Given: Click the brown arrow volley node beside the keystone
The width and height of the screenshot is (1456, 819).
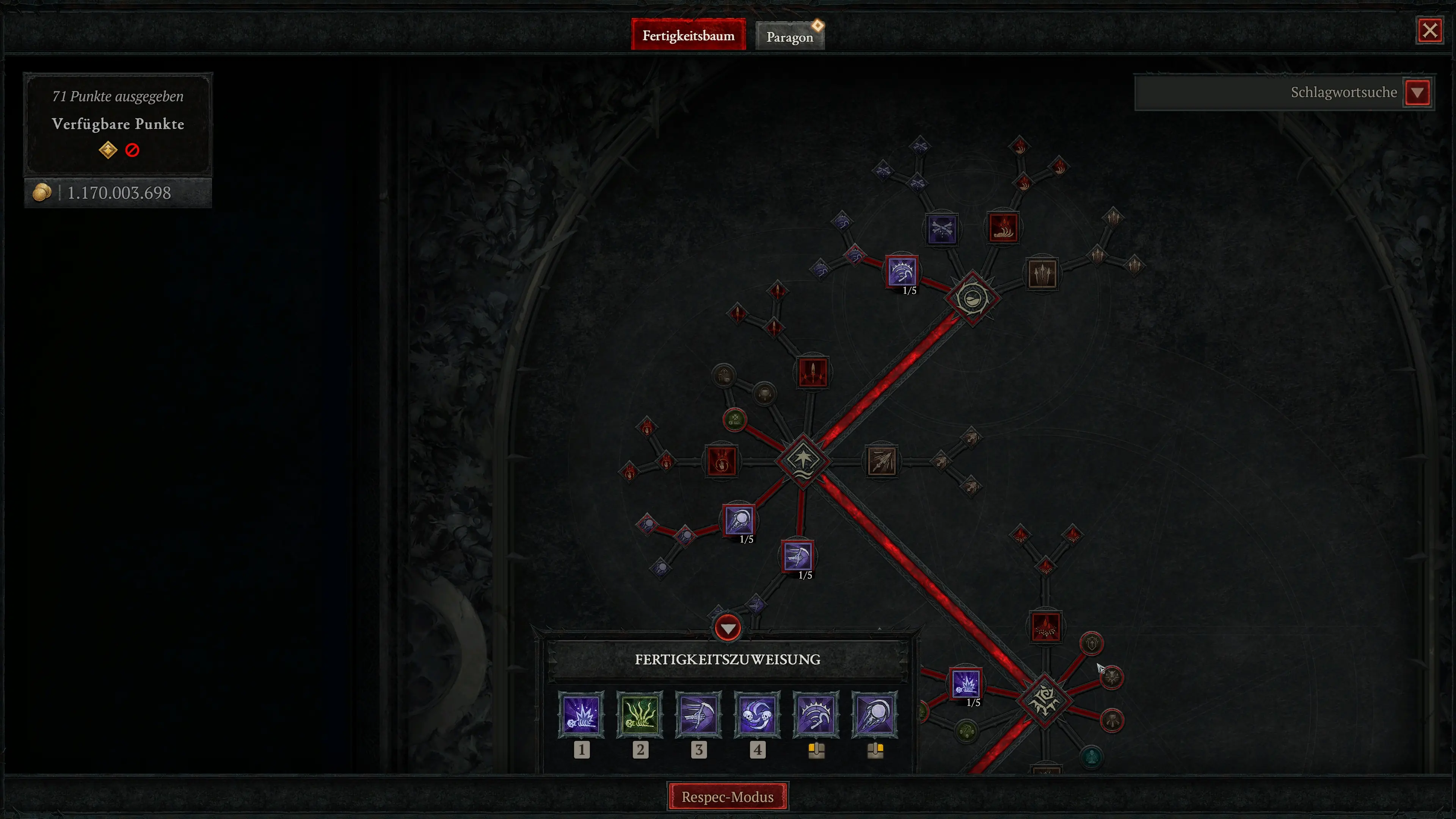Looking at the screenshot, I should coord(881,461).
